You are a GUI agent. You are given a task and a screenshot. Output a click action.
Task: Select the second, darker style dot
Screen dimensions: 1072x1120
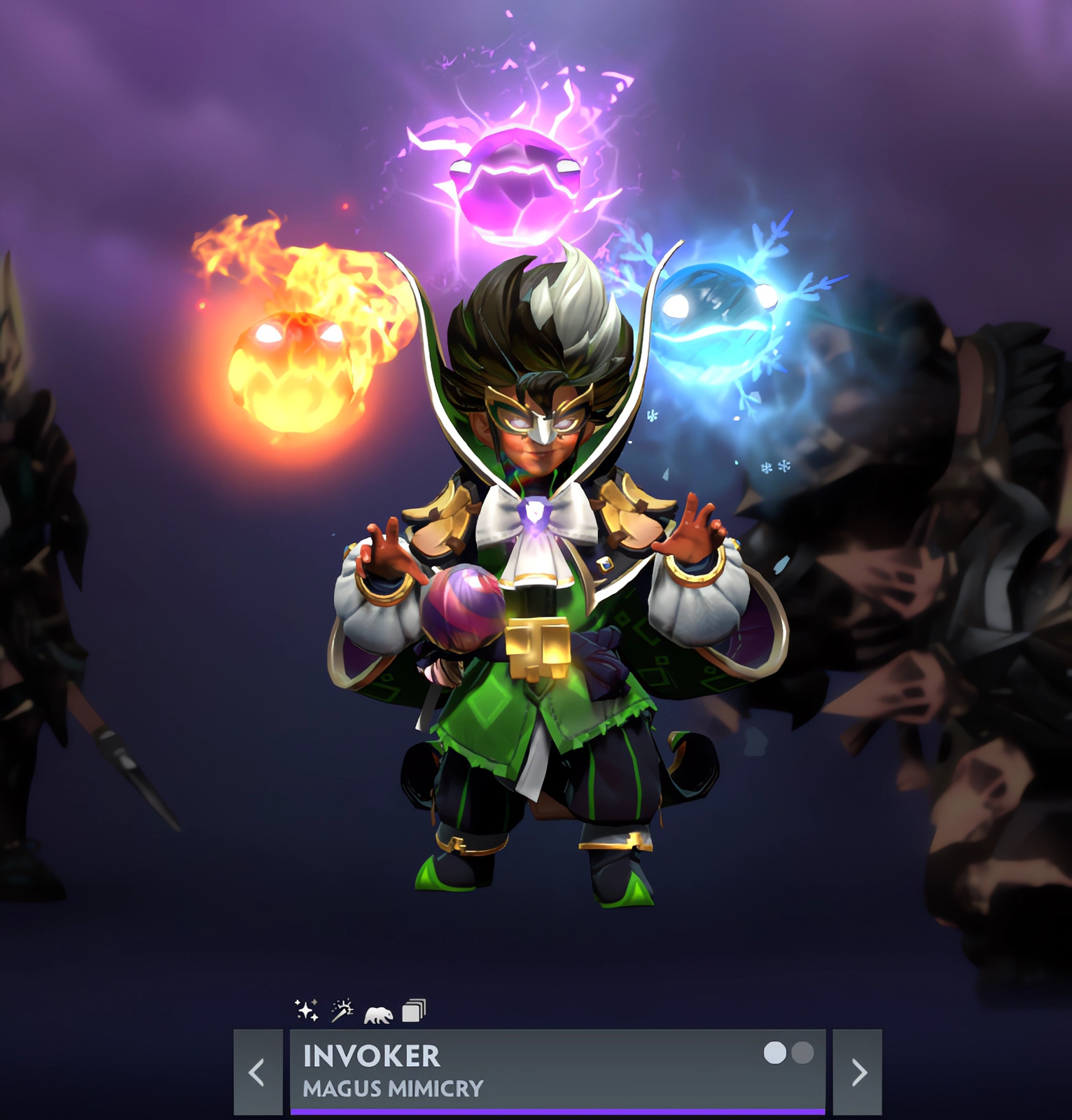coord(802,1053)
